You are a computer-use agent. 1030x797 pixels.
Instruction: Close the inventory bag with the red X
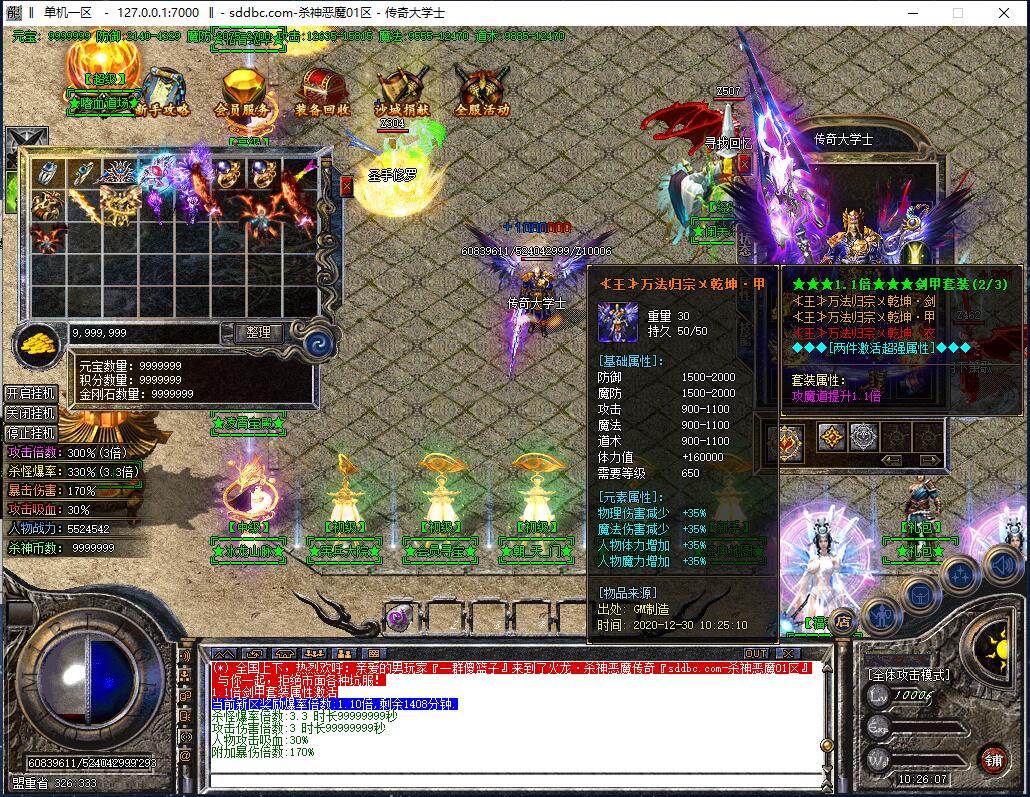[x=347, y=186]
